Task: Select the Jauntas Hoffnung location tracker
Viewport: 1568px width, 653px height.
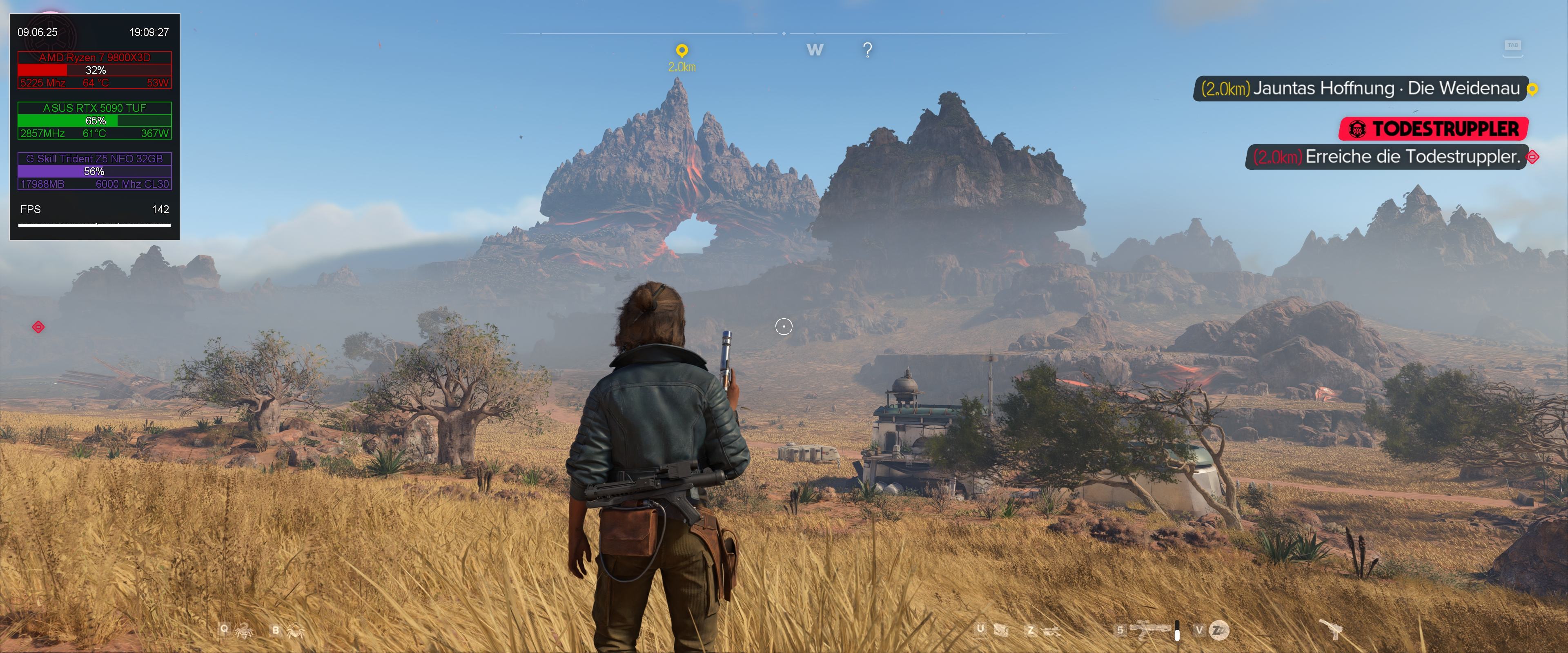Action: (1361, 89)
